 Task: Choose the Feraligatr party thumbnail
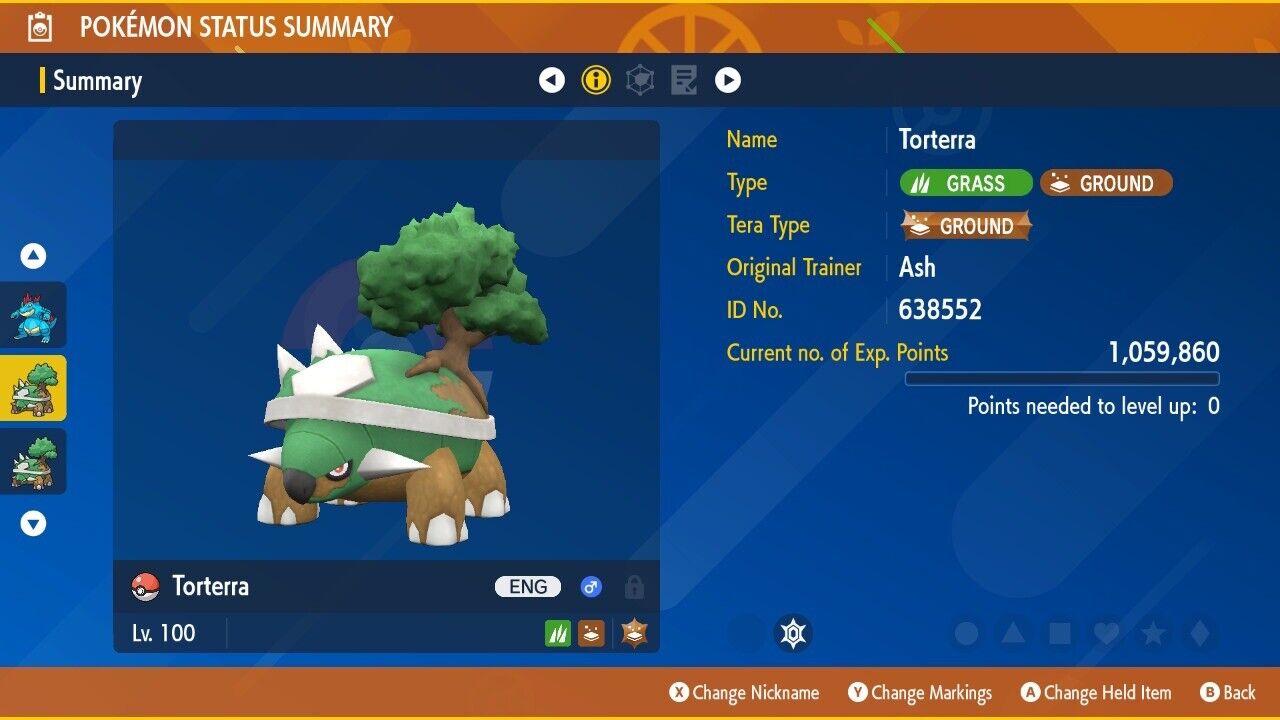pyautogui.click(x=34, y=315)
